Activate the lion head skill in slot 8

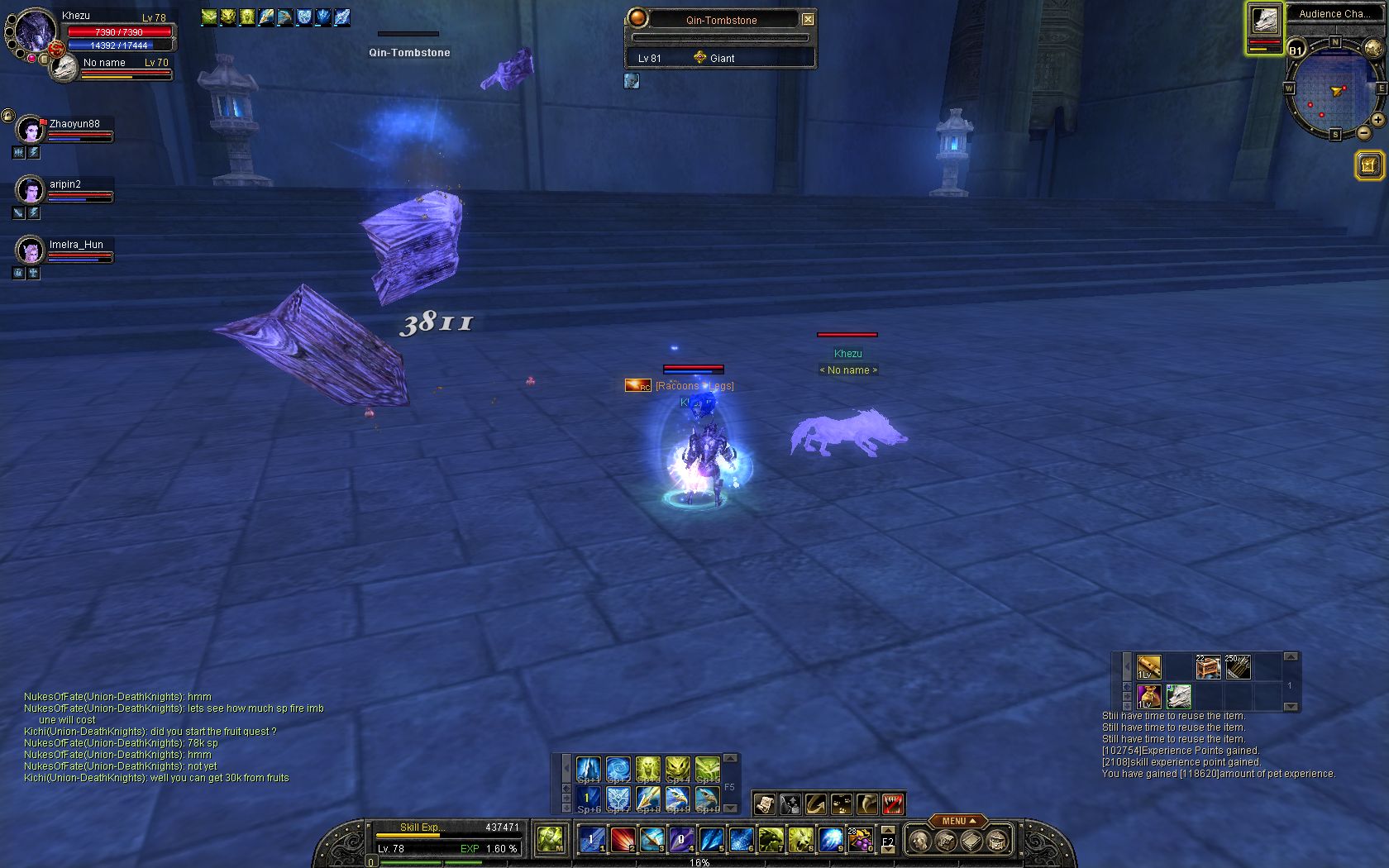click(800, 840)
